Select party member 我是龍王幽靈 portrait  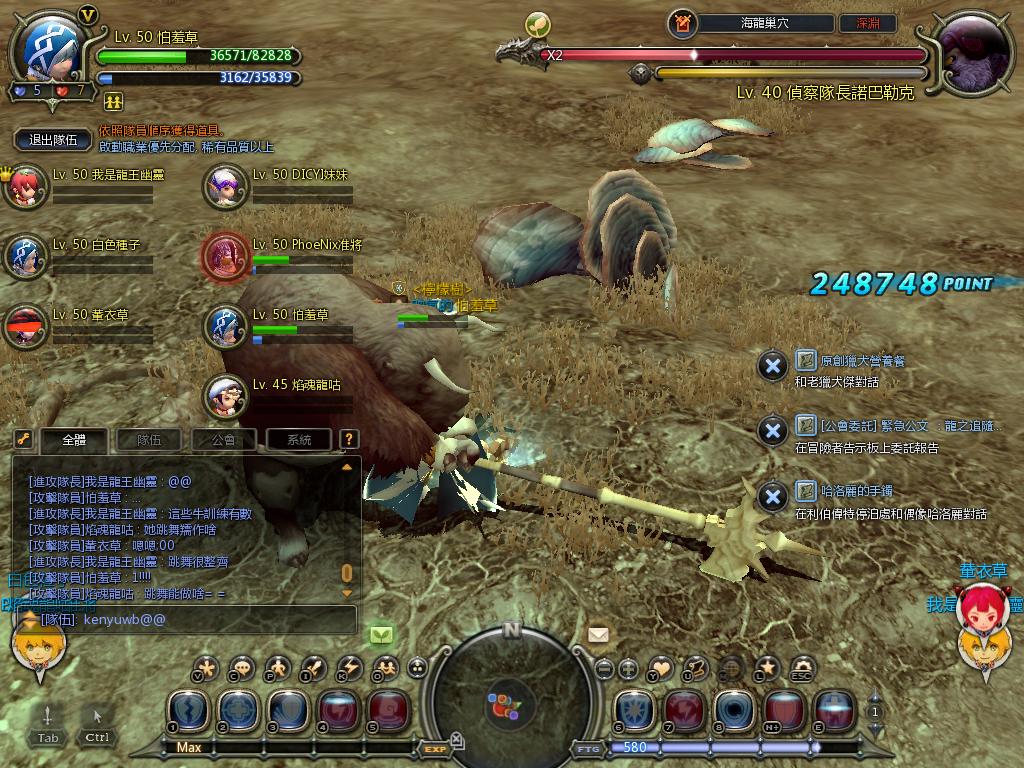click(x=25, y=187)
